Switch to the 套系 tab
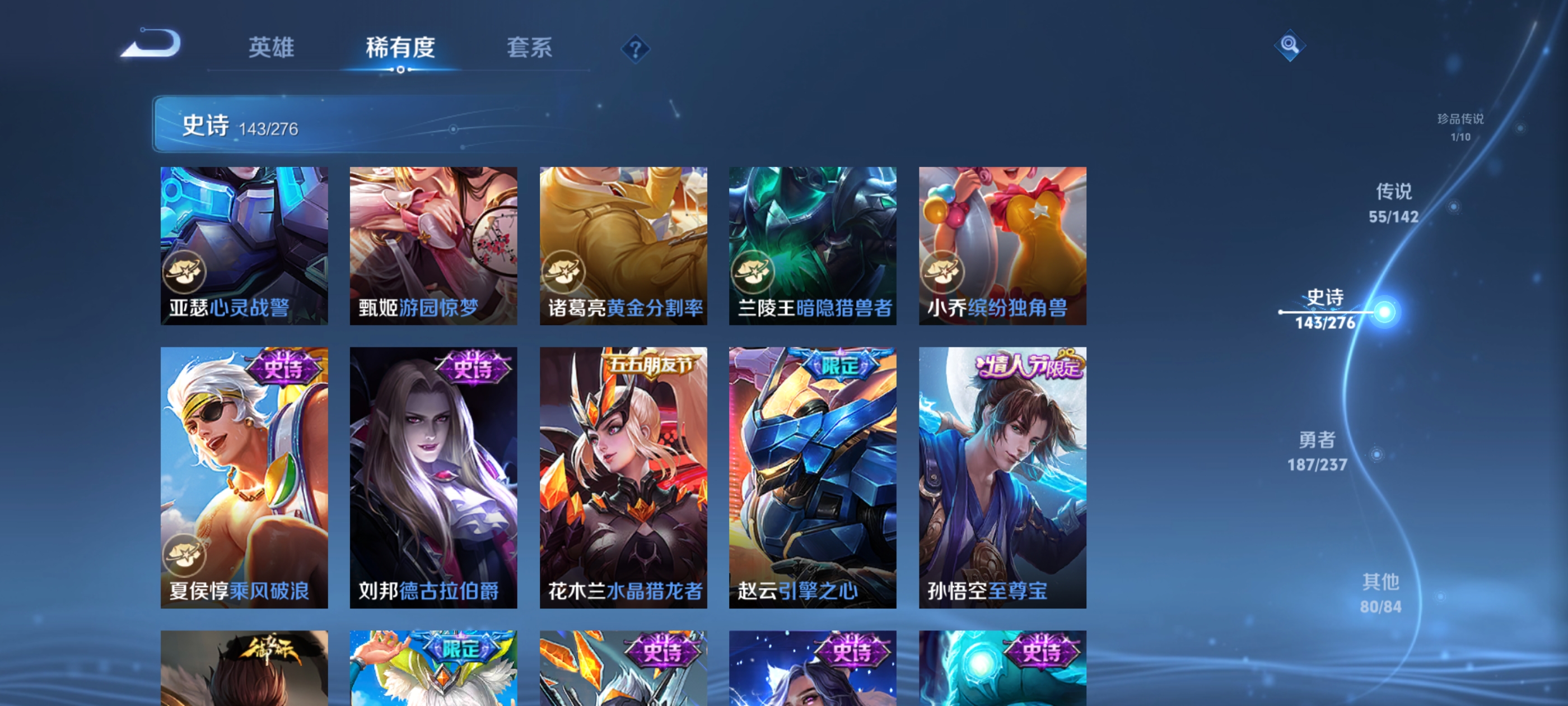 coord(530,48)
